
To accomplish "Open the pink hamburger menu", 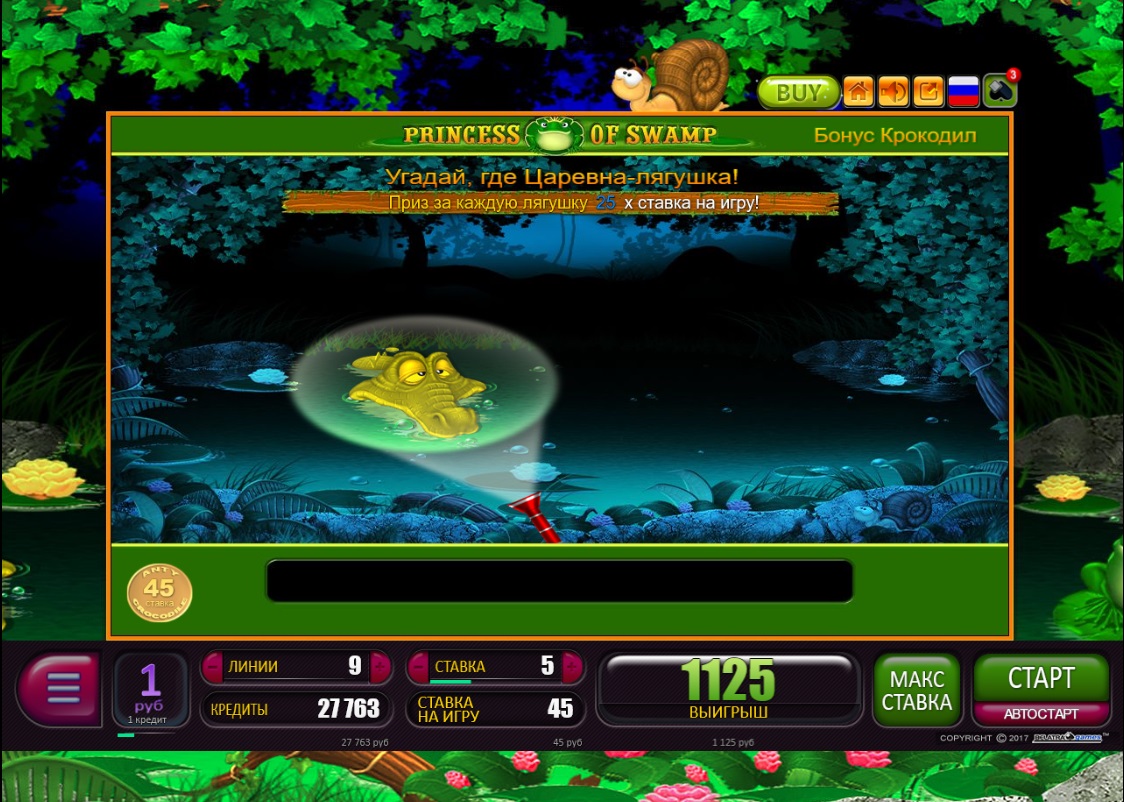I will click(60, 689).
